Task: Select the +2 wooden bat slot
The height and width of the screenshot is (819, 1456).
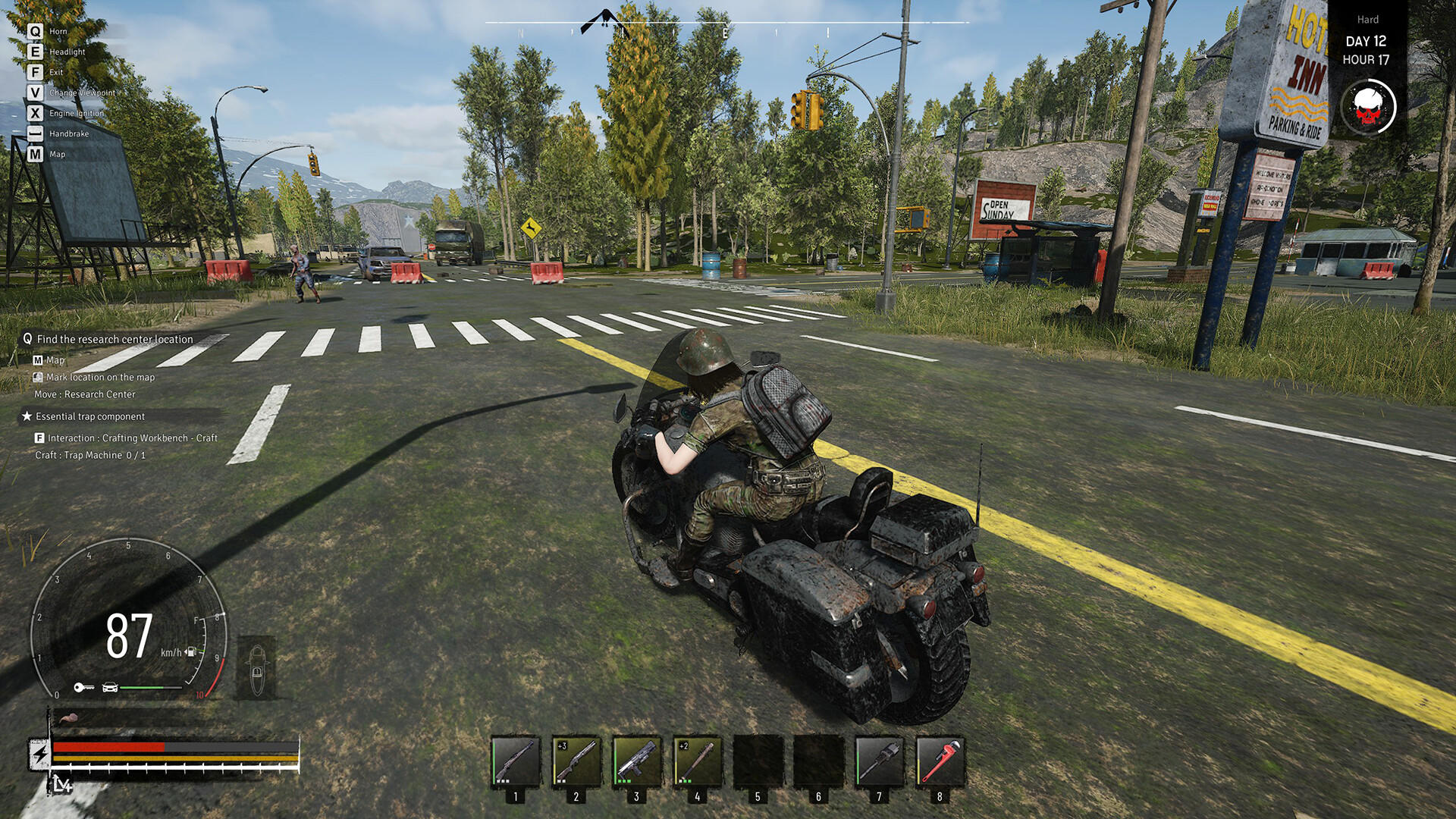Action: pos(698,761)
